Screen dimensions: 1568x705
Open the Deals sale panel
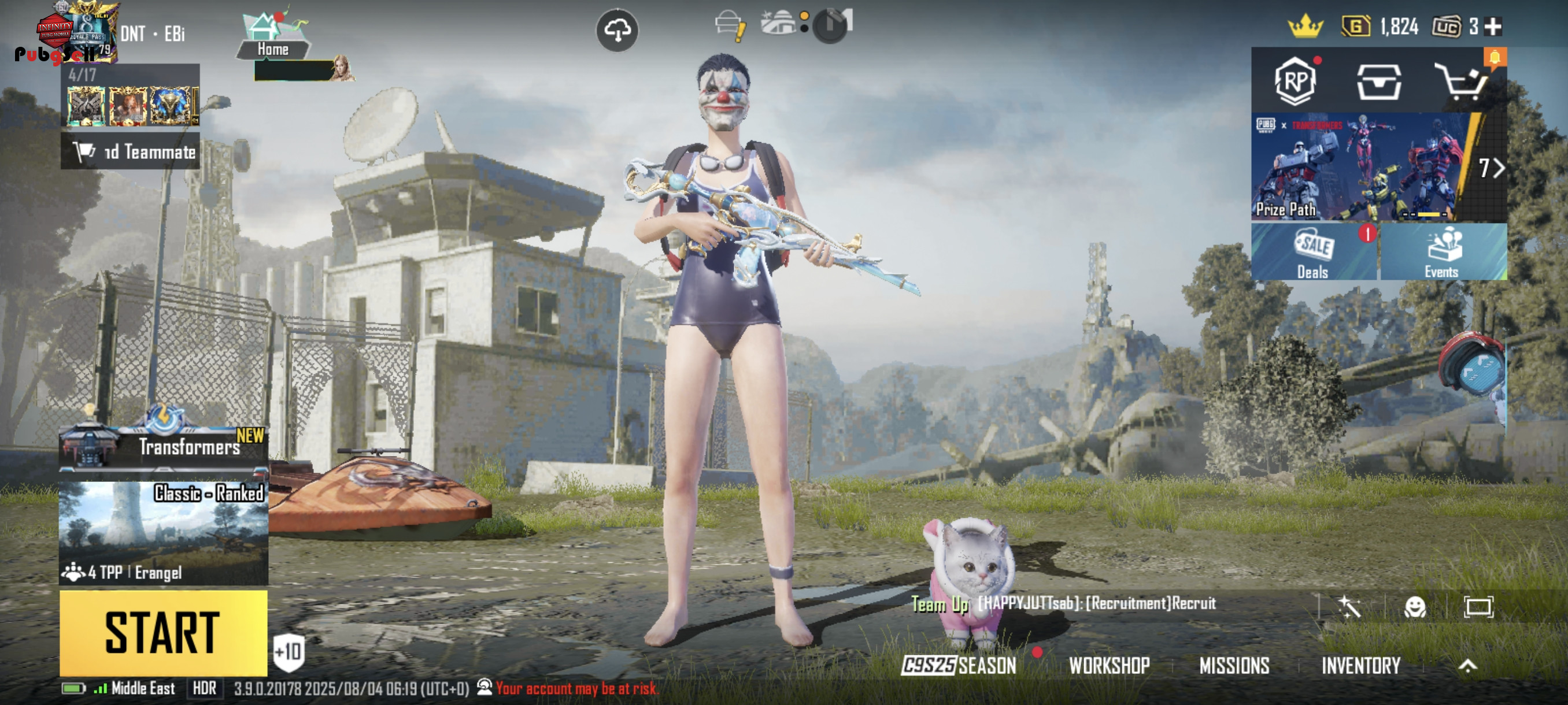[1314, 253]
